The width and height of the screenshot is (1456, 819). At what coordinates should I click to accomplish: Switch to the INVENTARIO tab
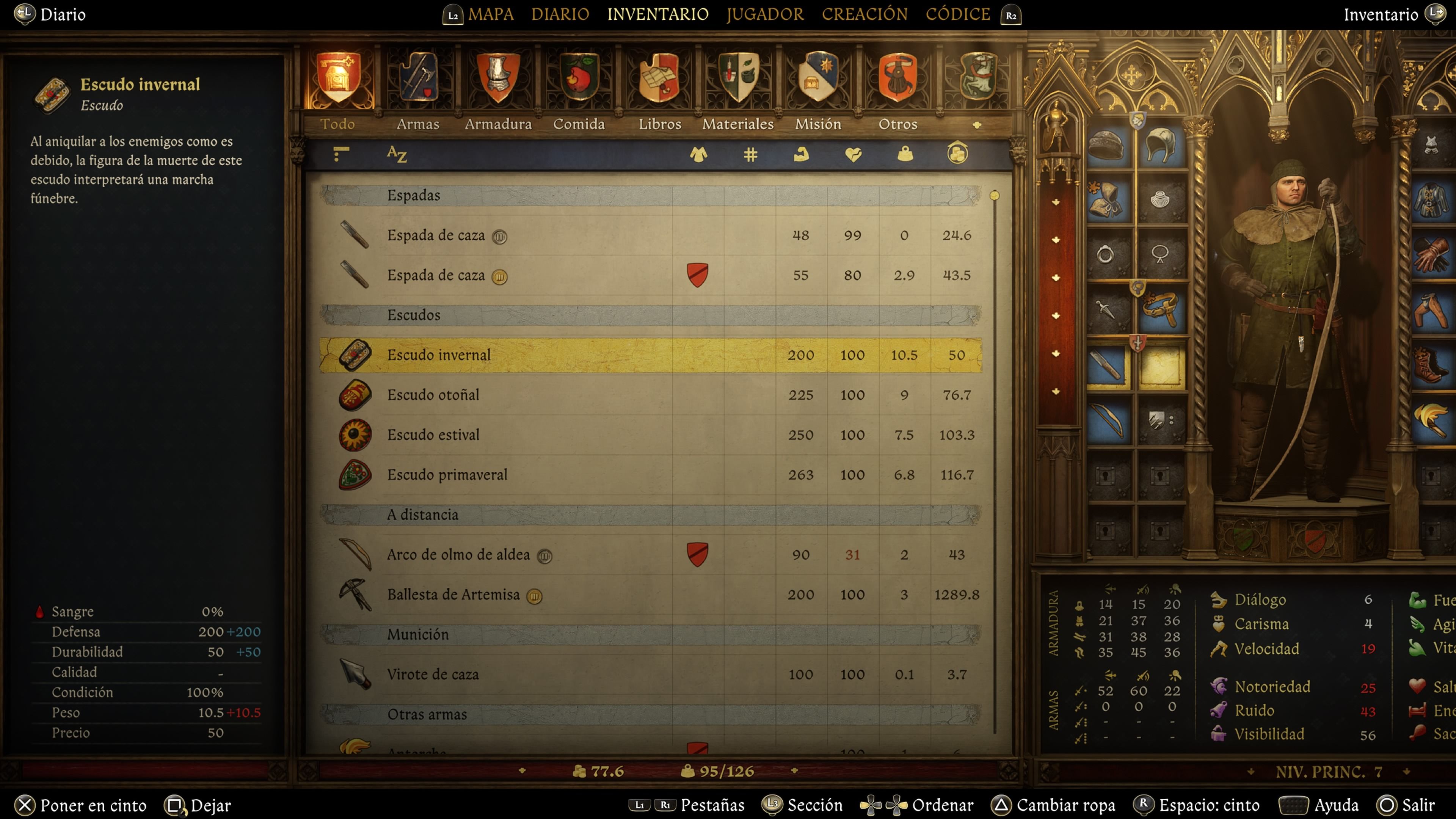[x=657, y=14]
